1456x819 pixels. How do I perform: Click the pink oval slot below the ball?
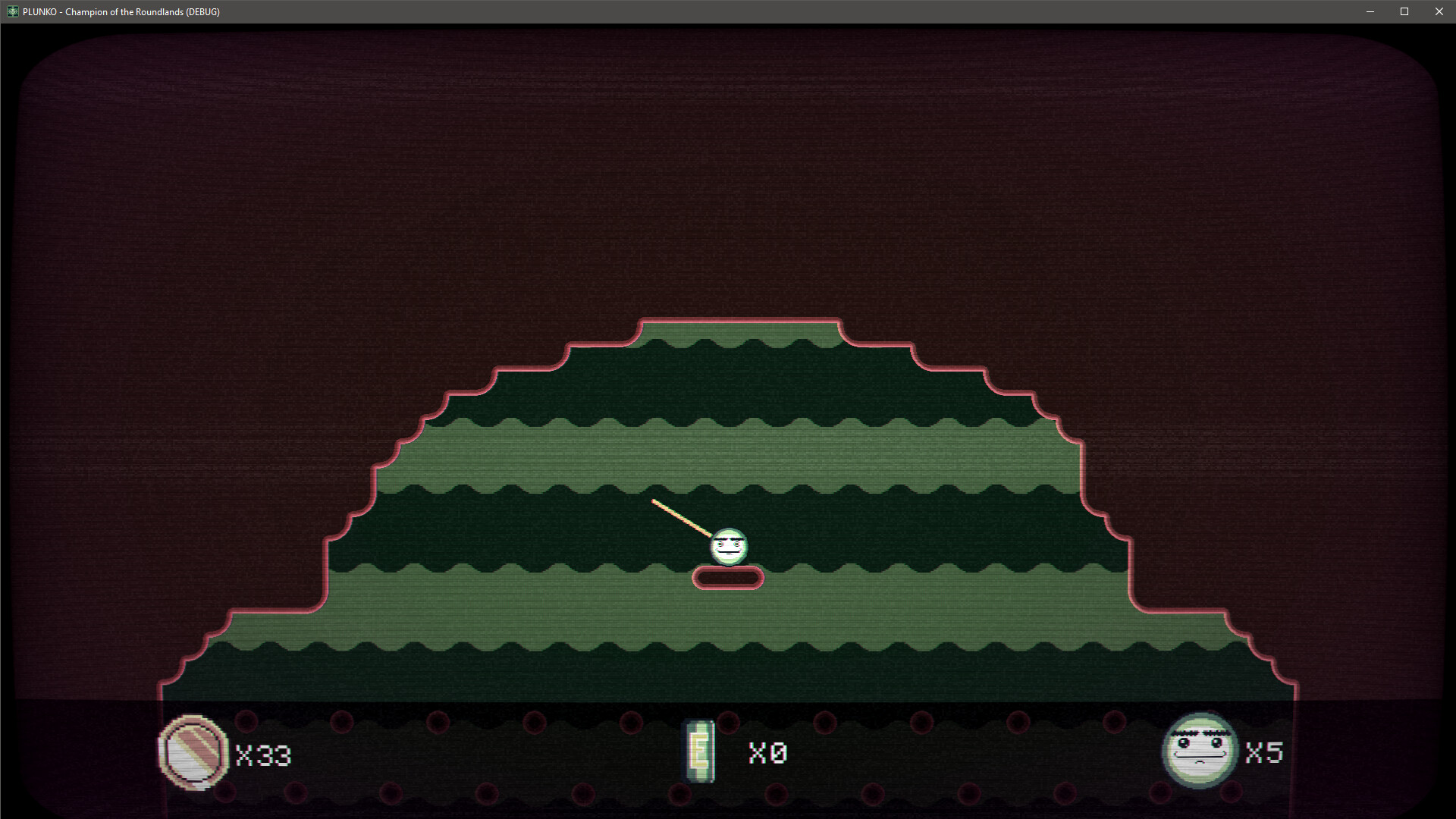click(726, 577)
